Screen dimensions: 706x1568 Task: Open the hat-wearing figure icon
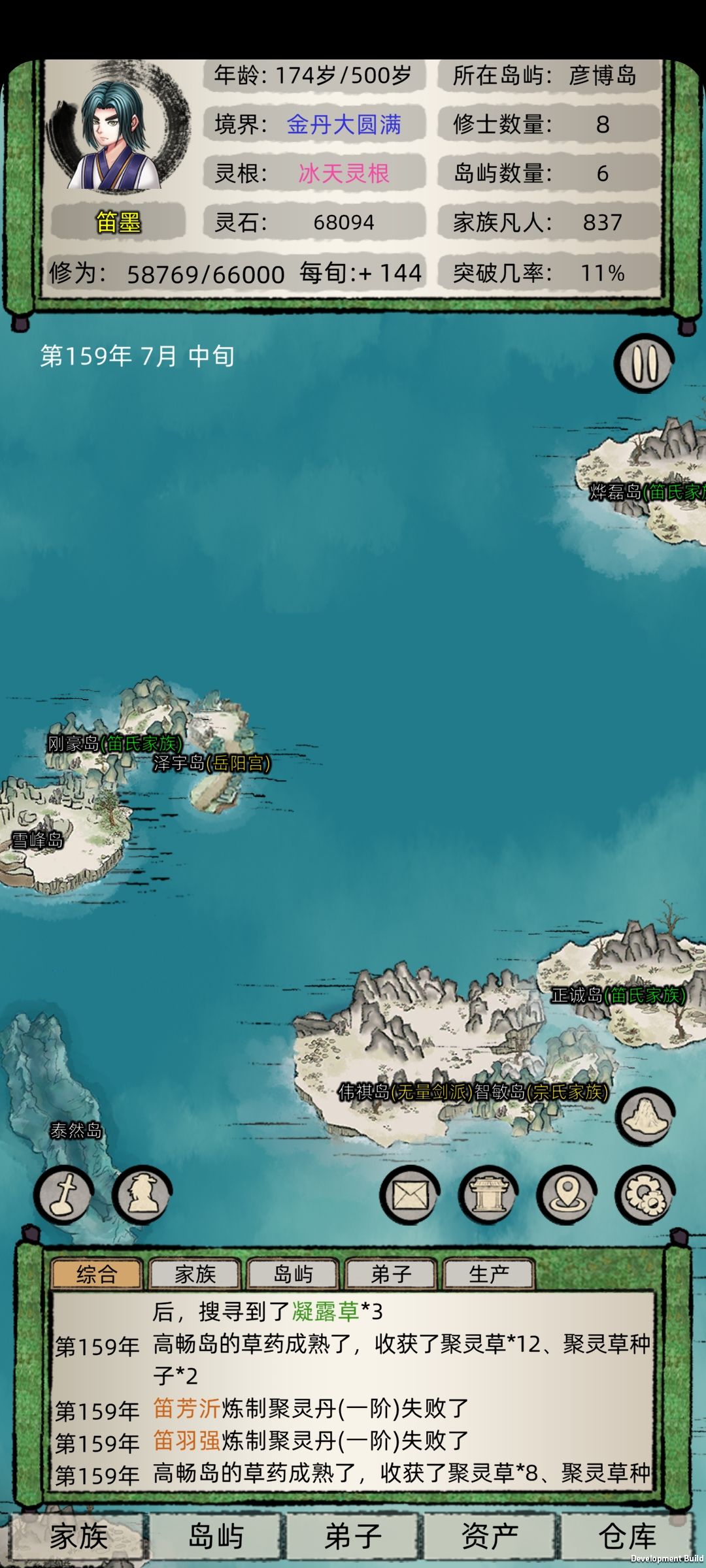click(x=142, y=1195)
